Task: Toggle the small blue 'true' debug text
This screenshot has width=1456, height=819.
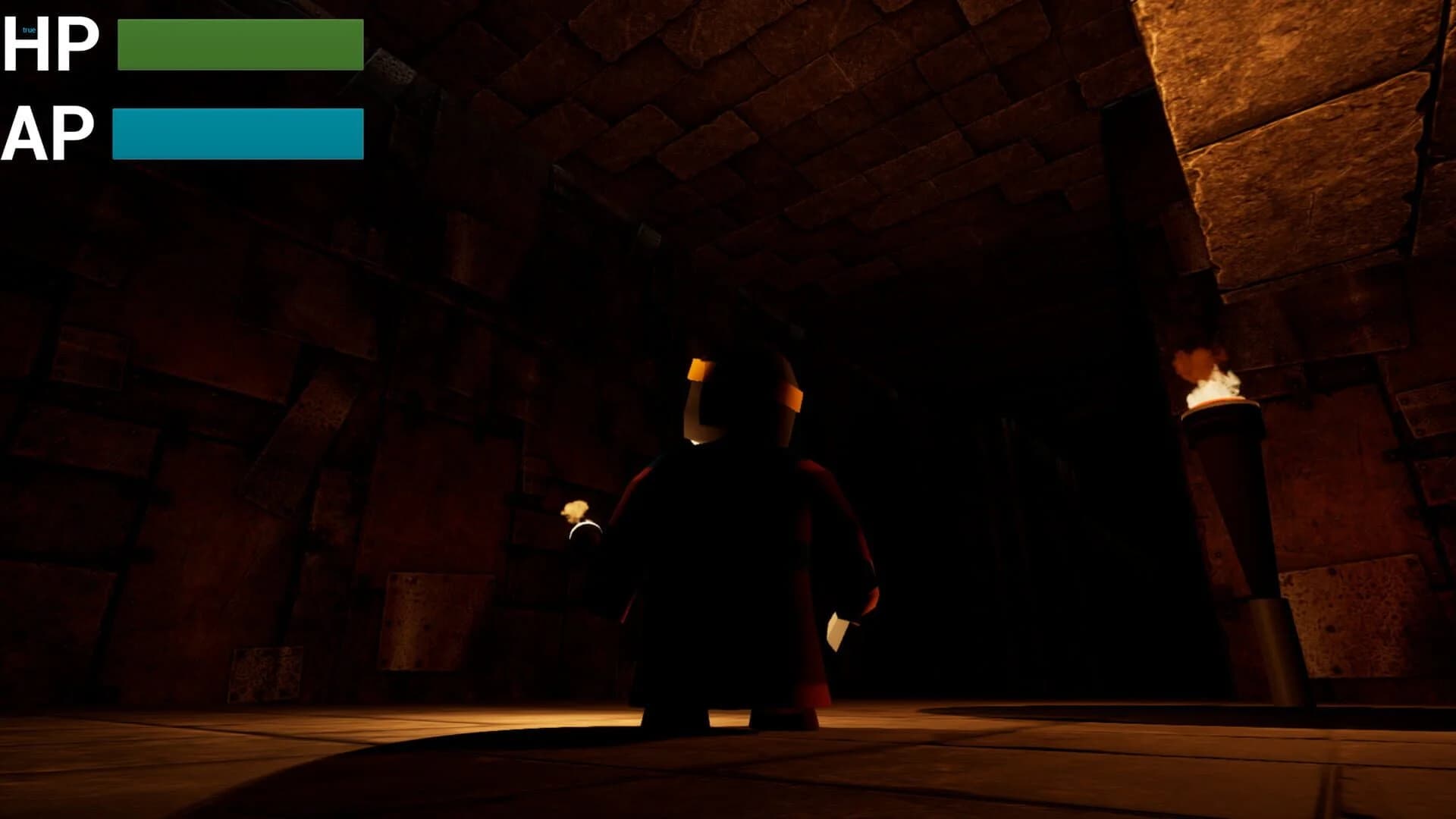Action: pyautogui.click(x=27, y=29)
